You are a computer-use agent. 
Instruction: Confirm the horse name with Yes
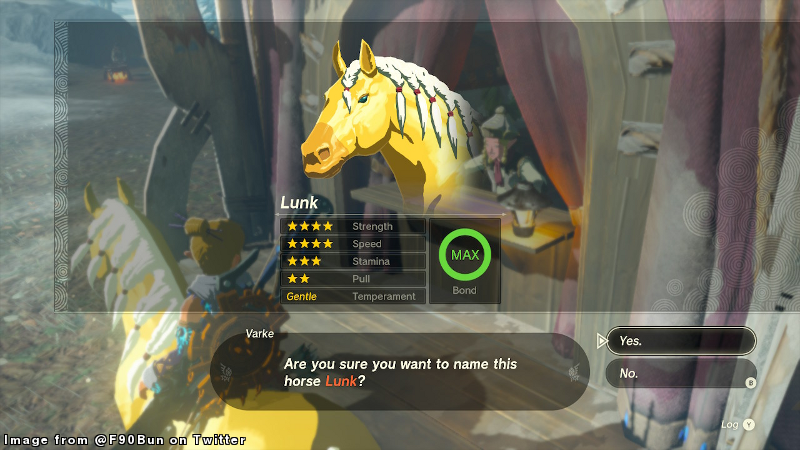click(x=680, y=341)
